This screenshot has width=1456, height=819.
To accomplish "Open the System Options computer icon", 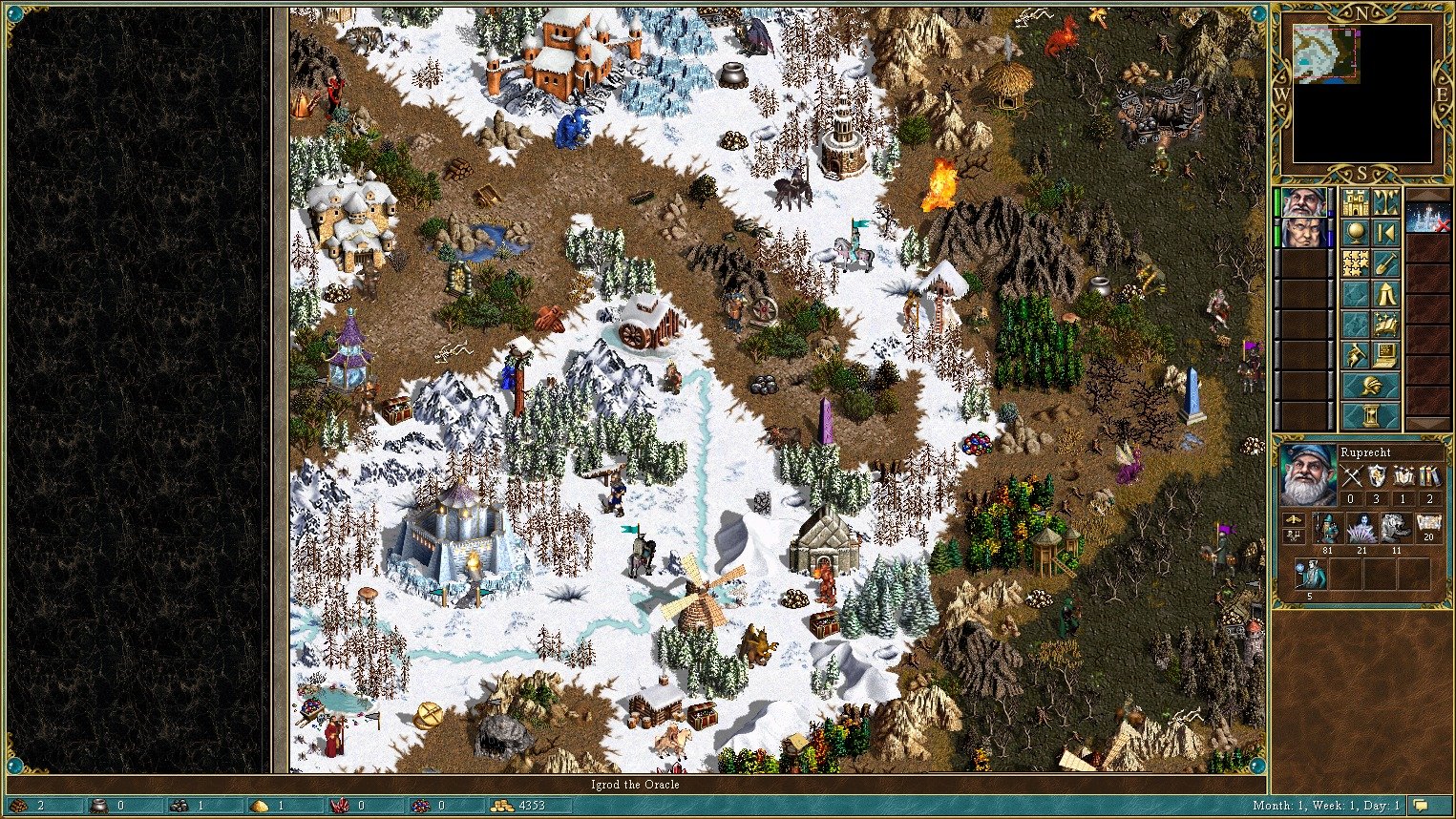I will click(x=1386, y=354).
